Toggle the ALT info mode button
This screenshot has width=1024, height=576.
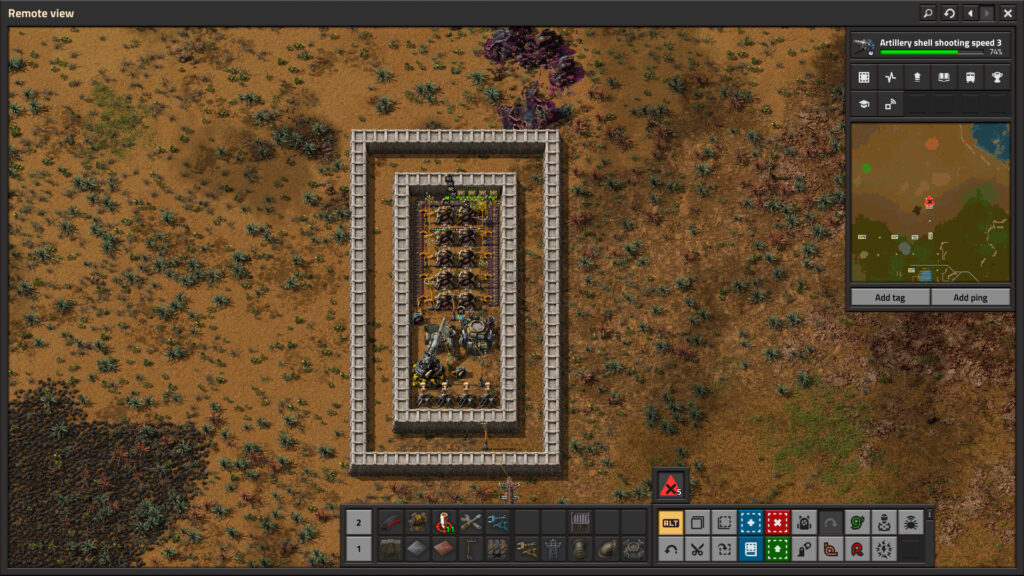pos(671,522)
